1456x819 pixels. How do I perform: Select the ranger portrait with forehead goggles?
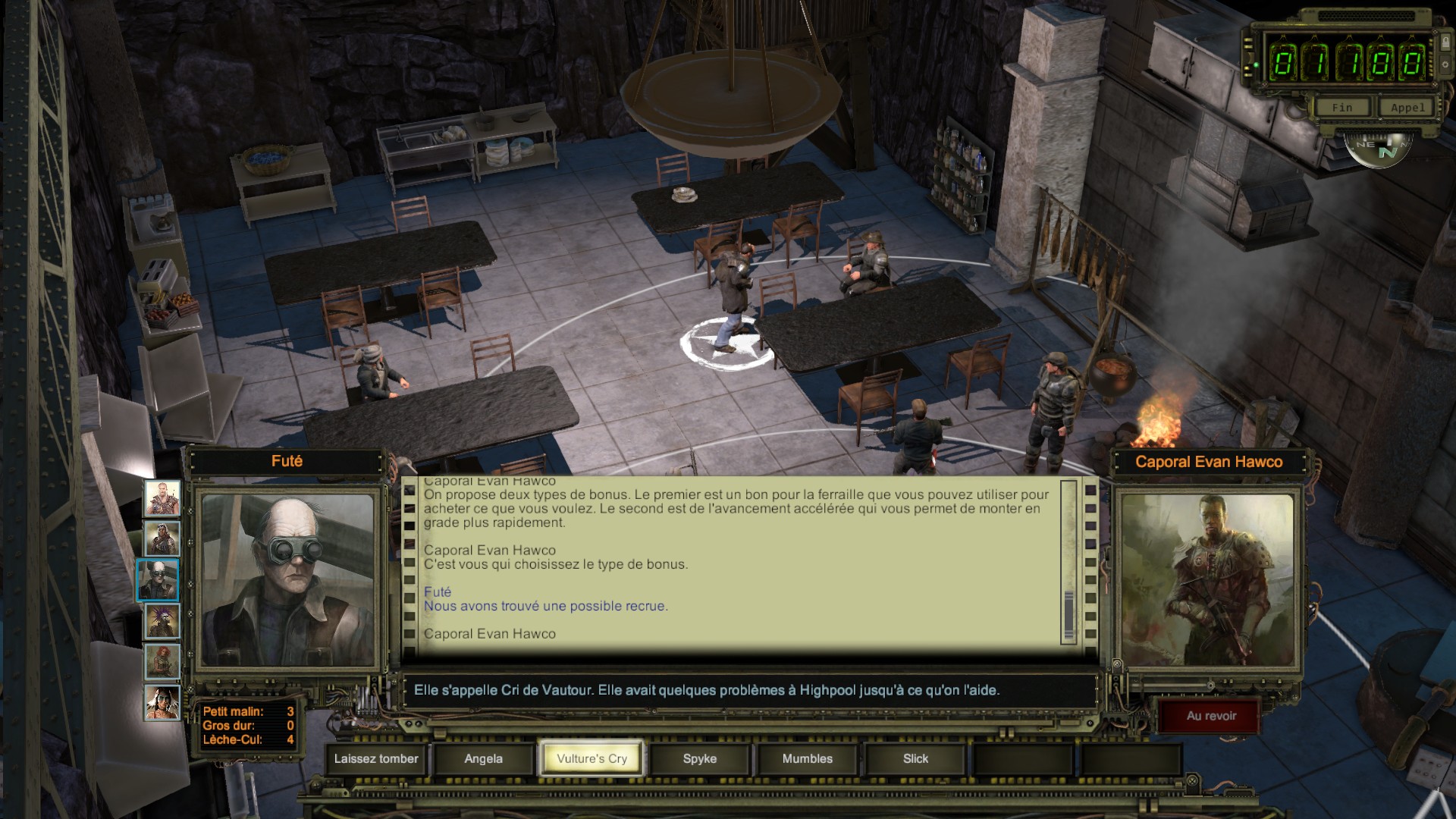[162, 539]
